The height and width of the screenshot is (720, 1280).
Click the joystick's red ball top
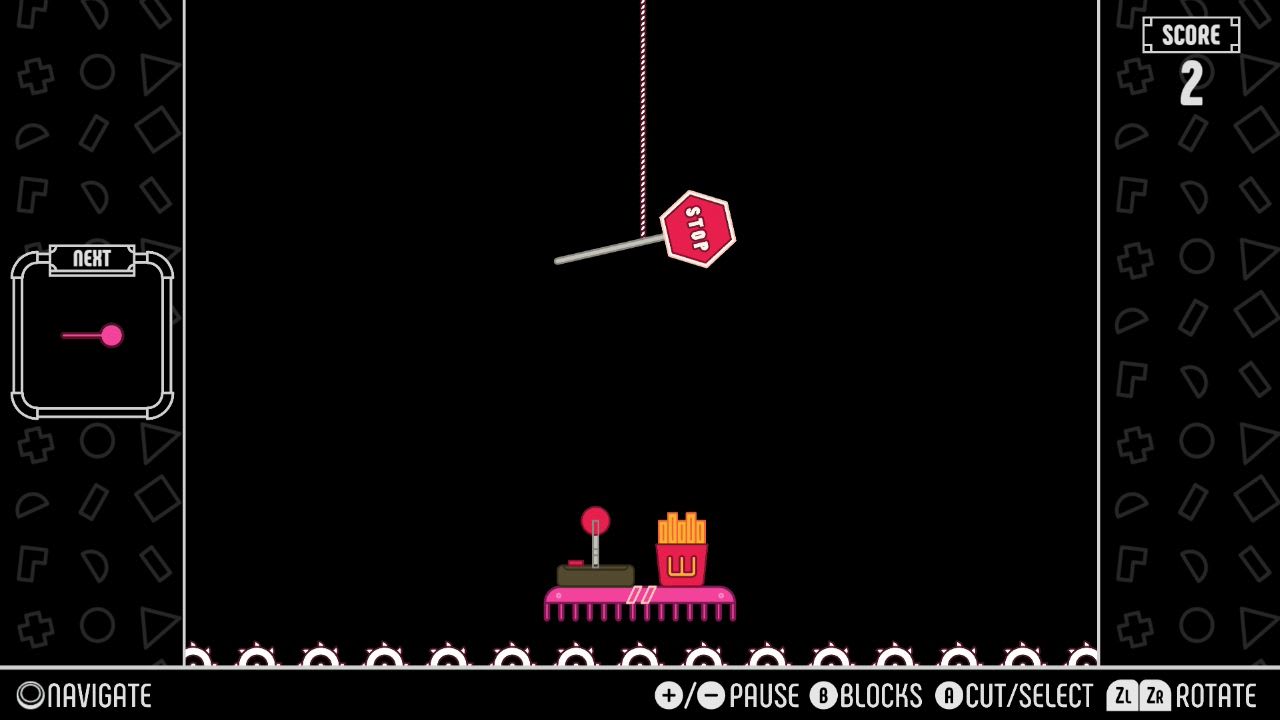[594, 519]
